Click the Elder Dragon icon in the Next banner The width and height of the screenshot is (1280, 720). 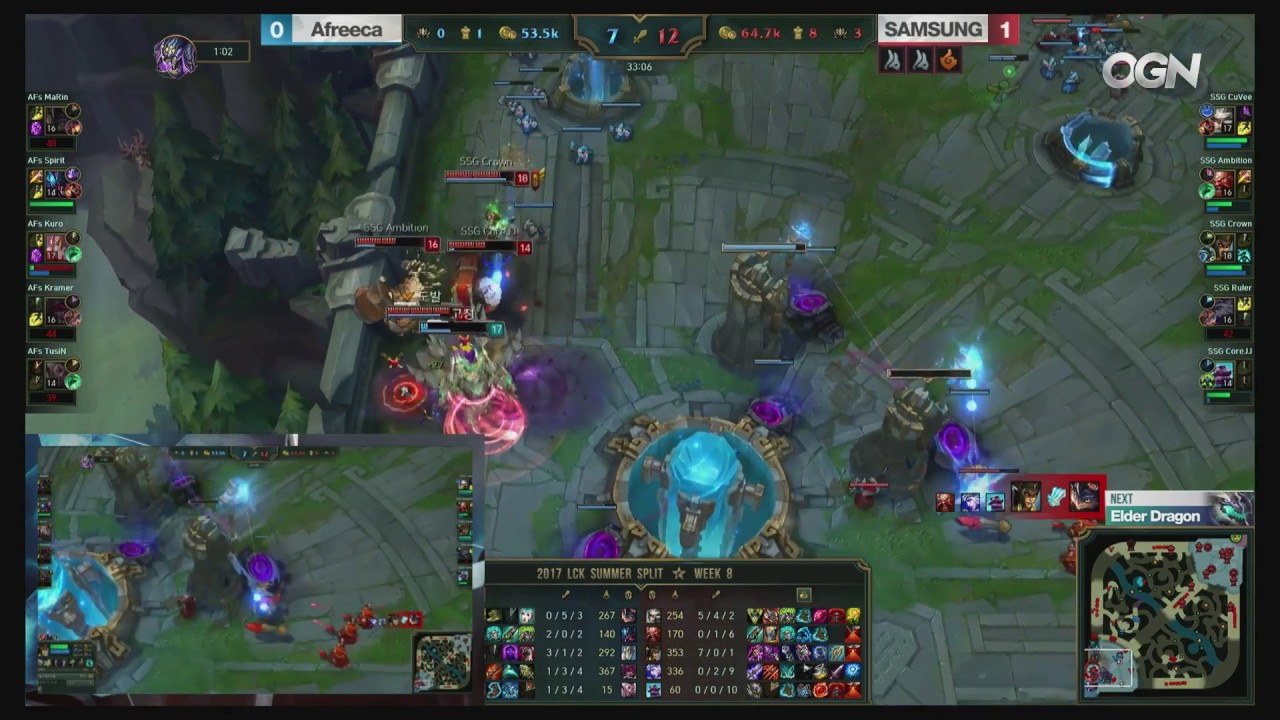tap(1230, 508)
